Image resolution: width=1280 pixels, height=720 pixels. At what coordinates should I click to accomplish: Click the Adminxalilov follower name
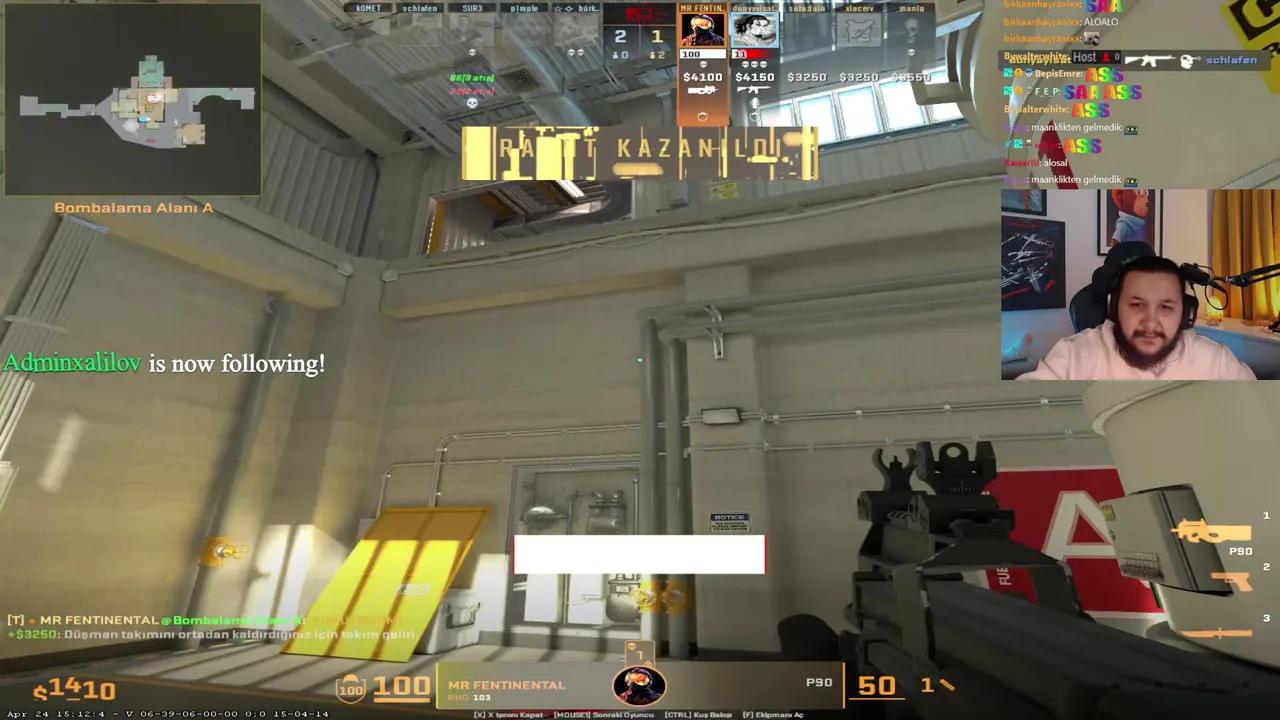[x=70, y=363]
